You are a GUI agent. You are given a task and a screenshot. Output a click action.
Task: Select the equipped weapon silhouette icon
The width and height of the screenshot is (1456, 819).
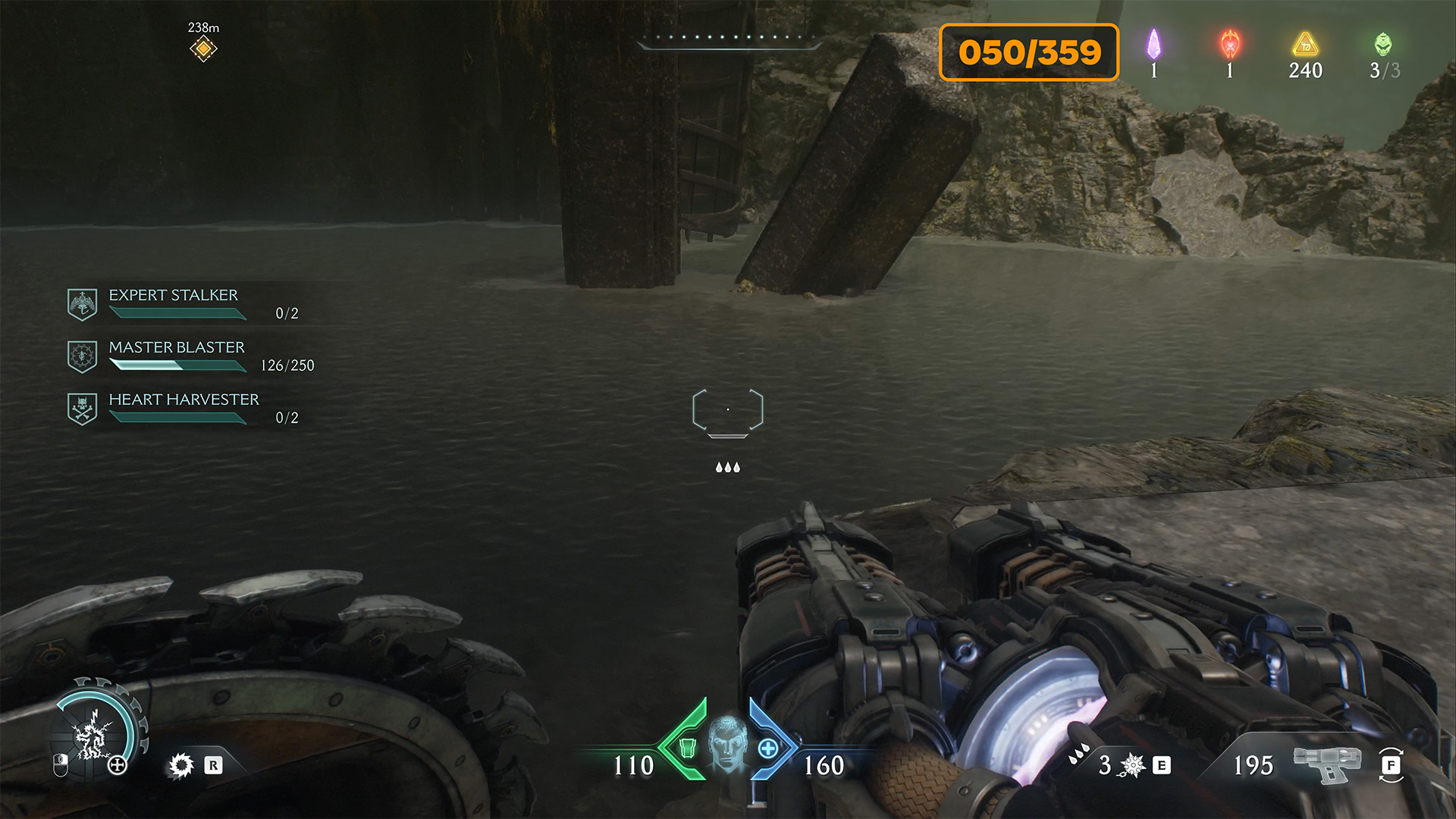tap(1326, 763)
